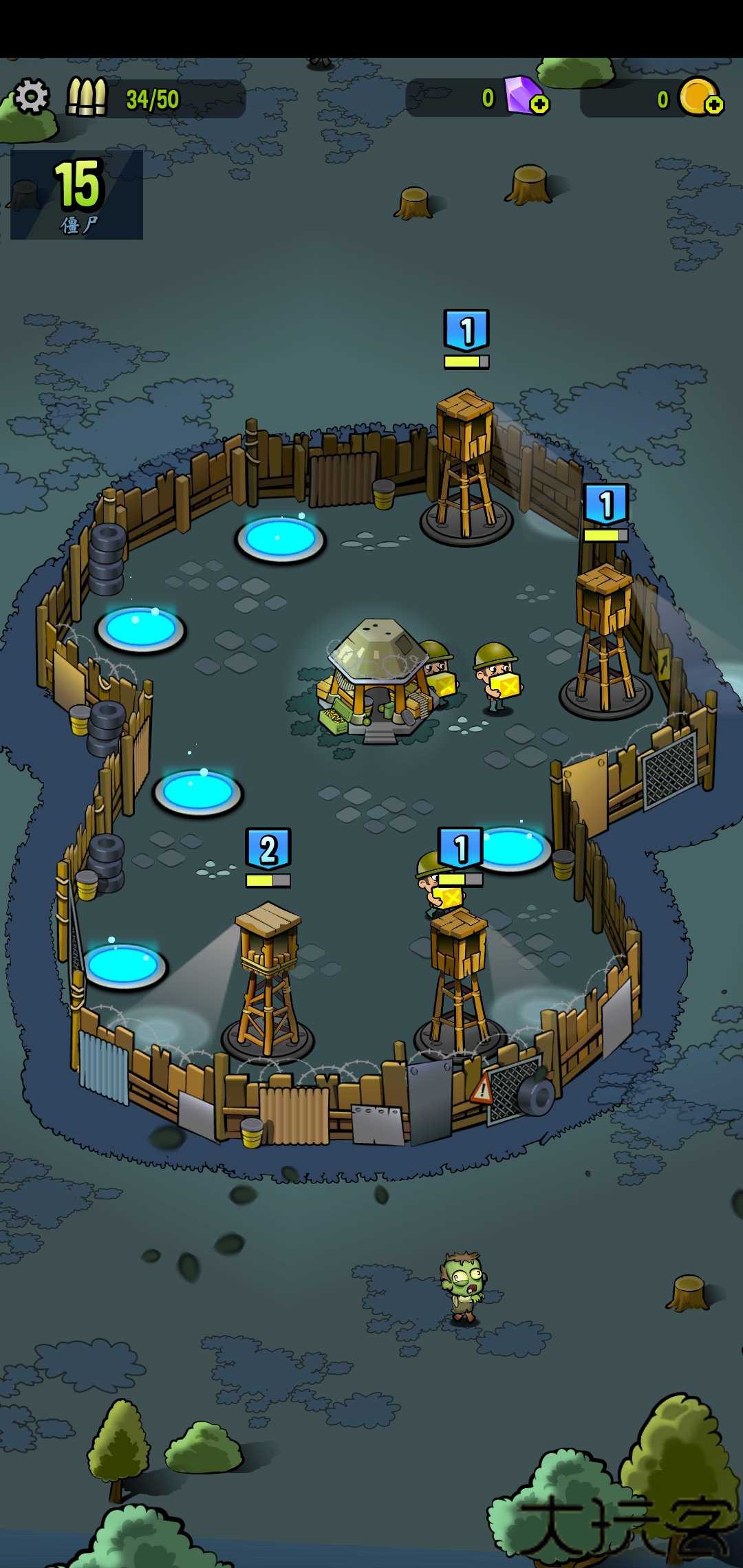This screenshot has width=743, height=1568.
Task: Open the settings gear menu
Action: [32, 96]
